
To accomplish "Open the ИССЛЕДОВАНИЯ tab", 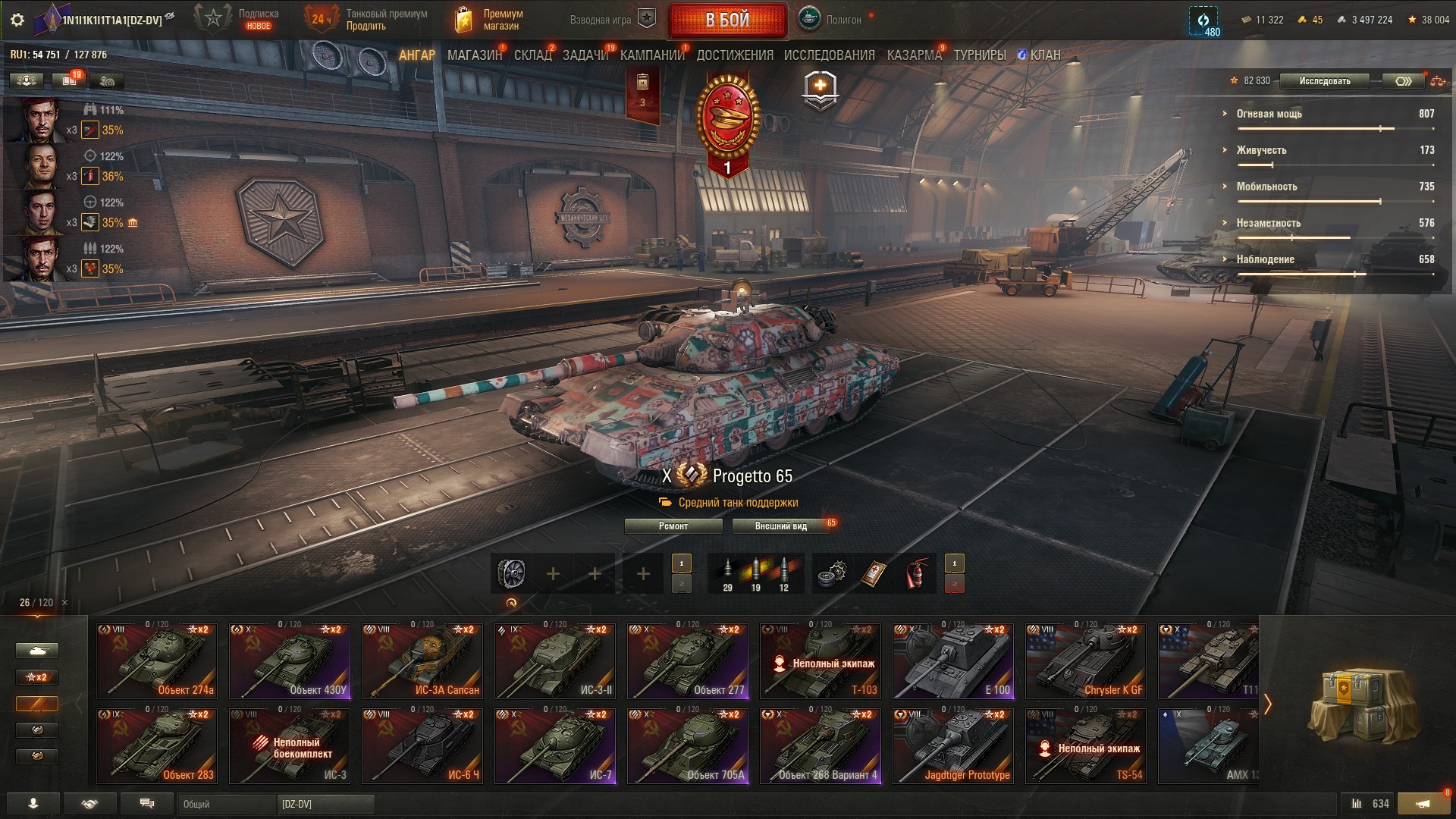I will point(829,55).
